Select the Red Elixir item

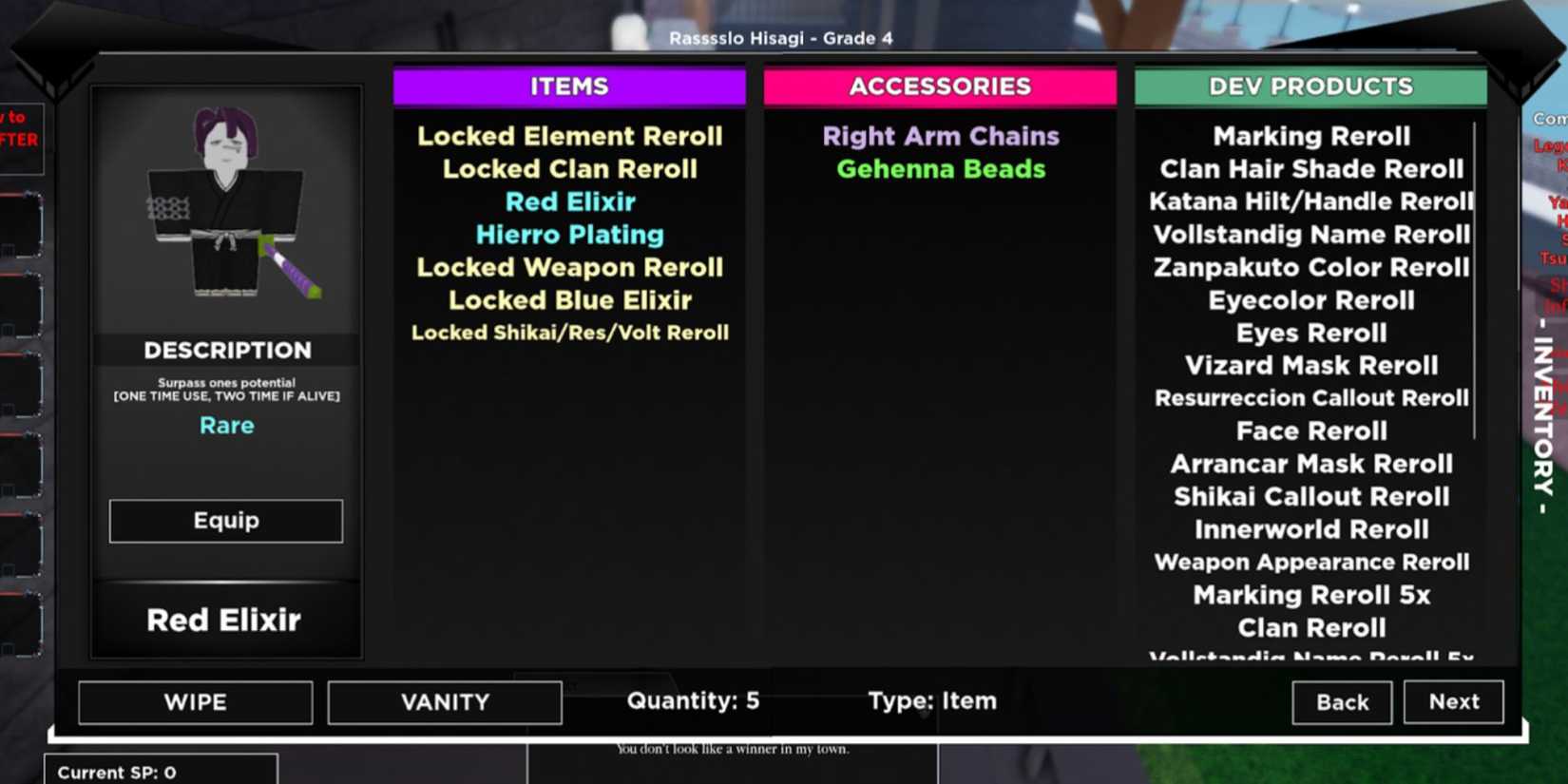click(x=569, y=201)
